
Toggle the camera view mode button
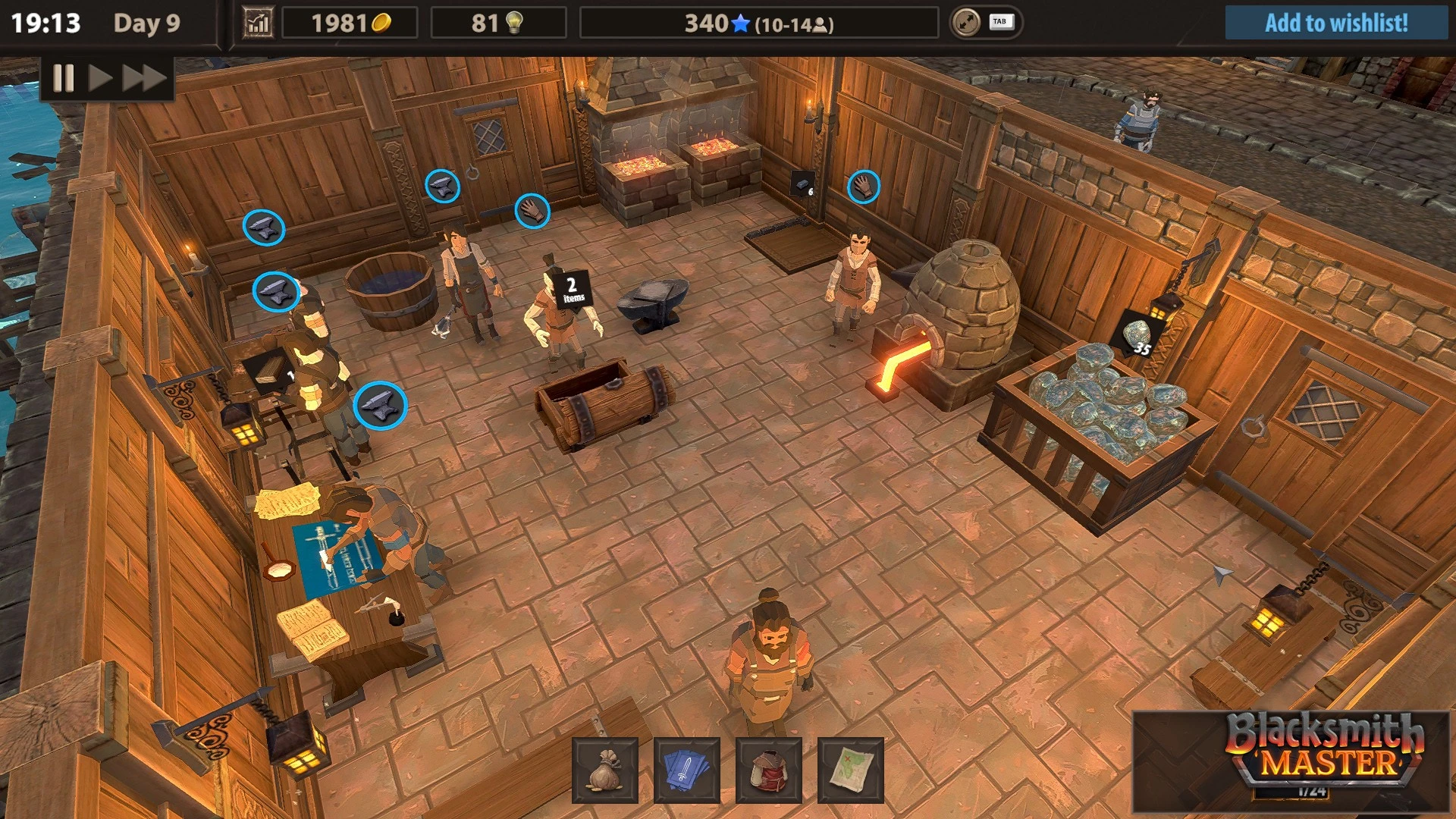[967, 23]
